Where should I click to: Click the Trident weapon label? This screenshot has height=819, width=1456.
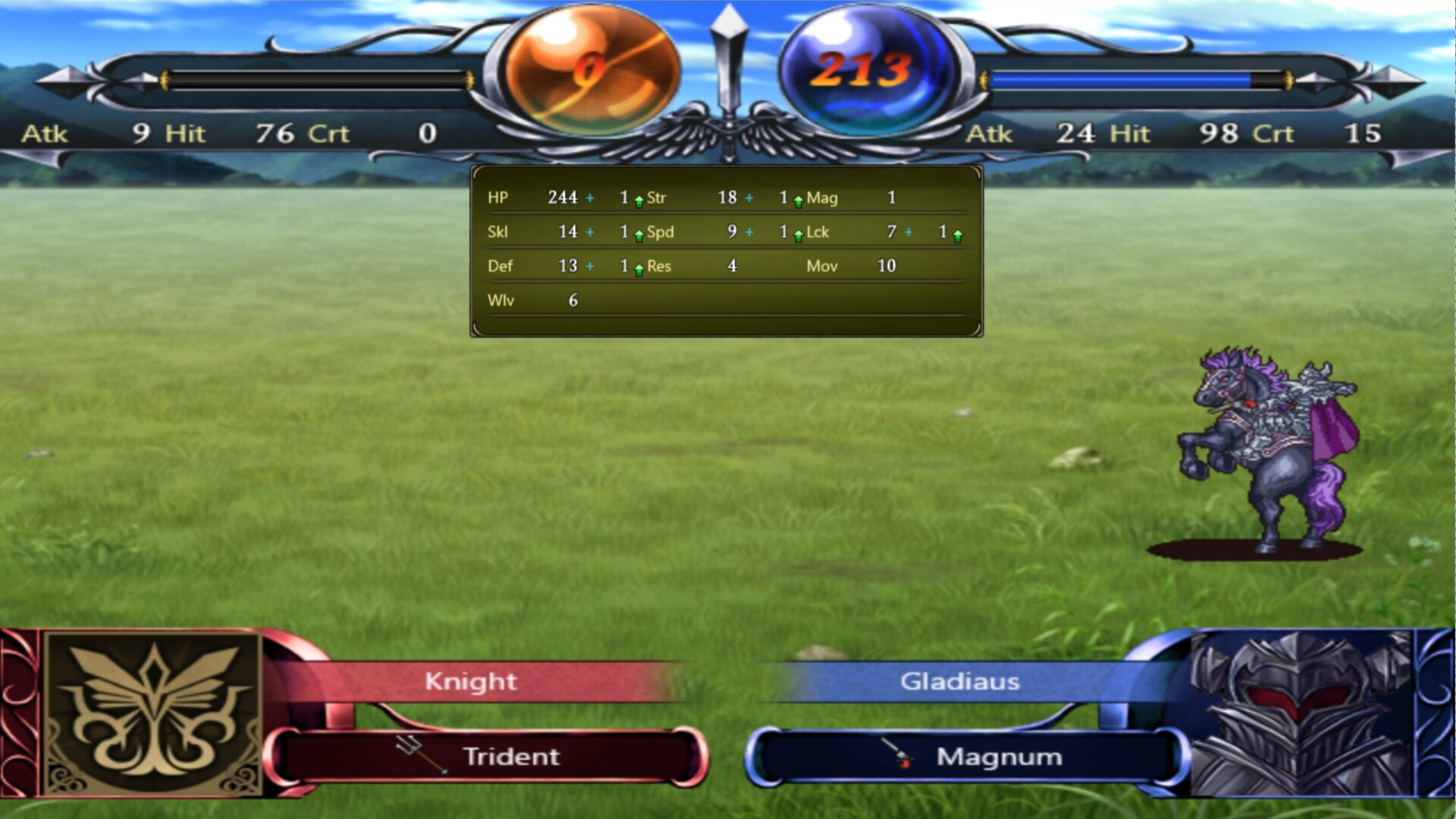(x=510, y=756)
